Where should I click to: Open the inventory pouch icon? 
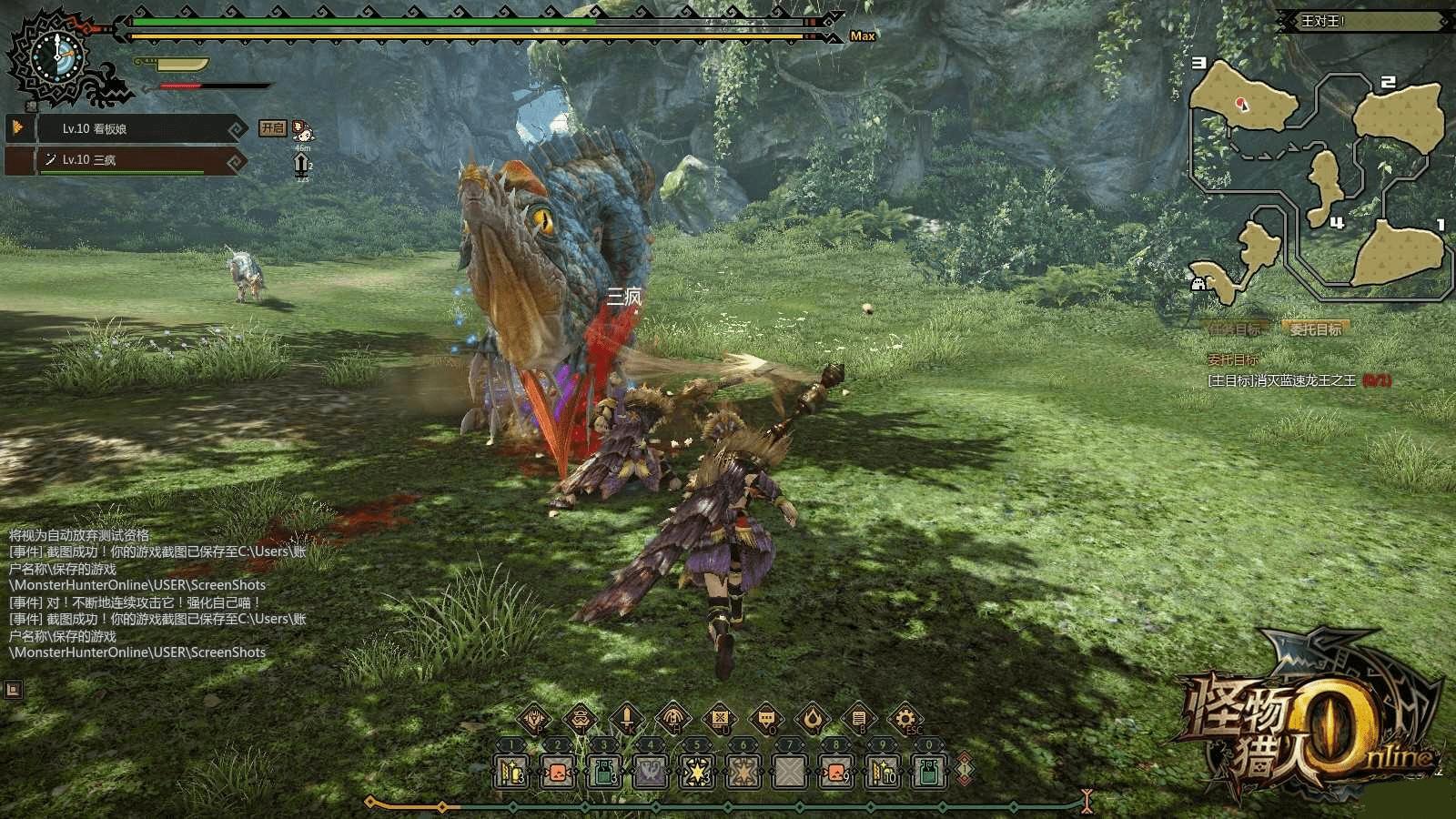tap(581, 719)
